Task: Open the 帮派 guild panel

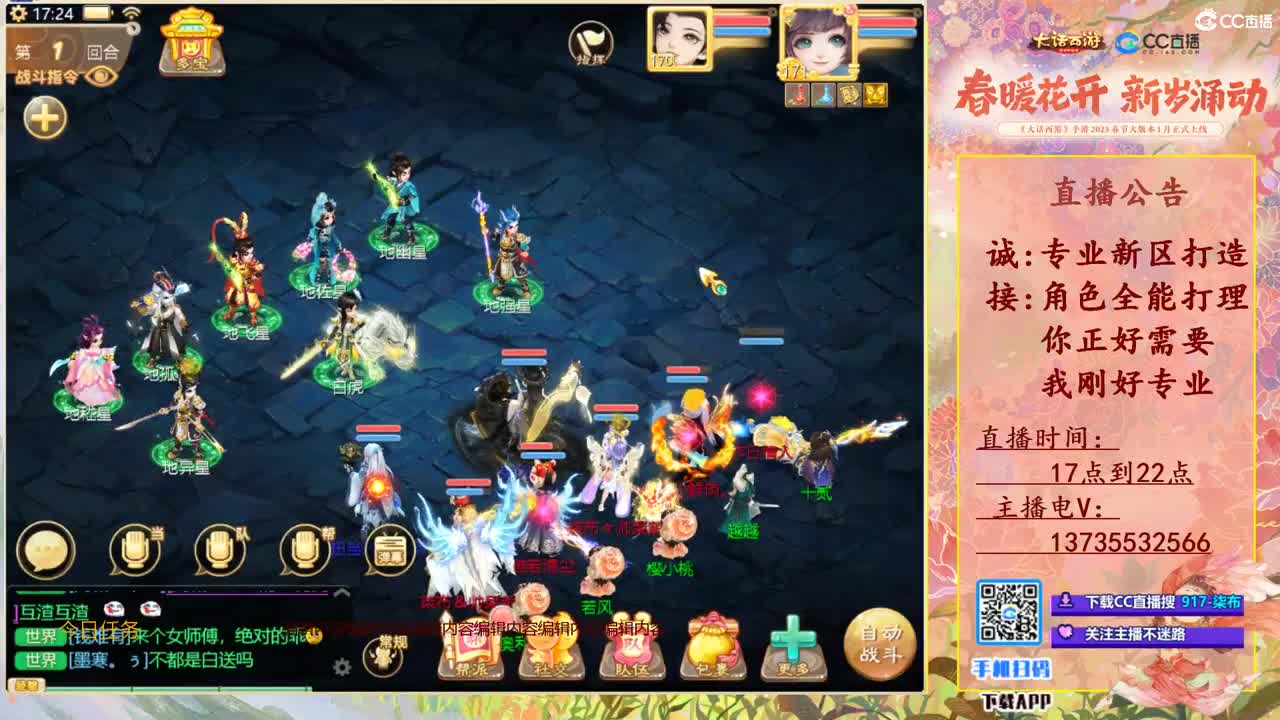Action: [x=474, y=650]
